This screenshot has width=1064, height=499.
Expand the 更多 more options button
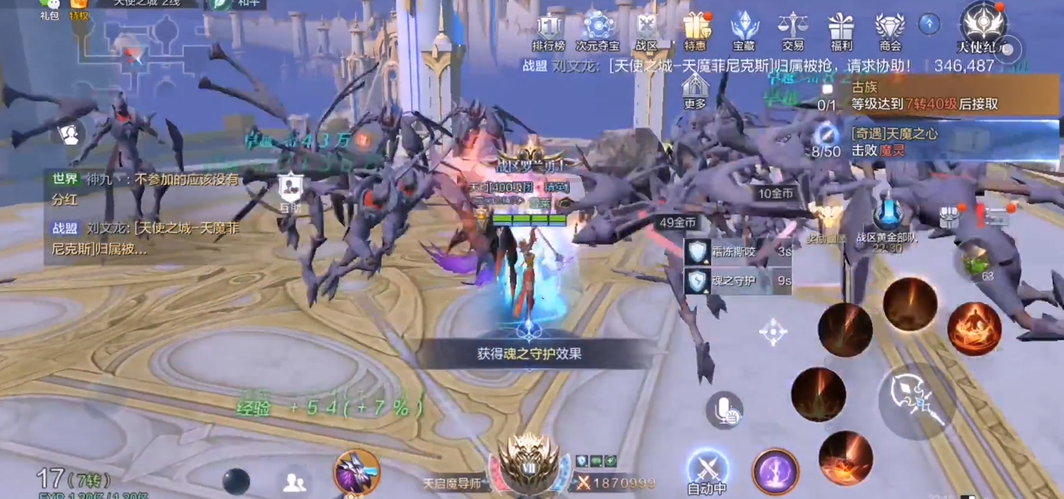click(x=695, y=90)
